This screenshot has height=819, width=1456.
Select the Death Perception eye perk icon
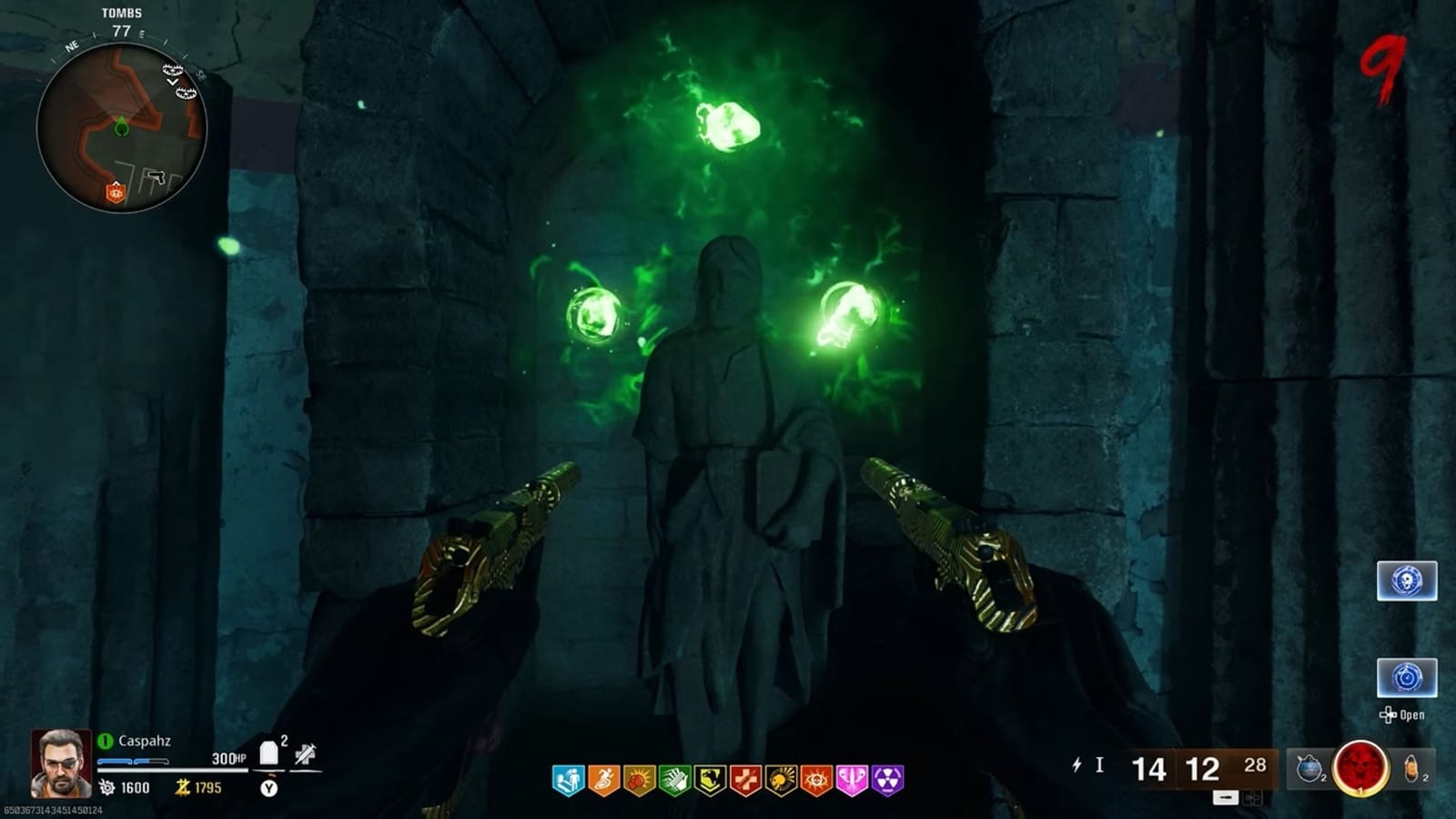click(814, 778)
